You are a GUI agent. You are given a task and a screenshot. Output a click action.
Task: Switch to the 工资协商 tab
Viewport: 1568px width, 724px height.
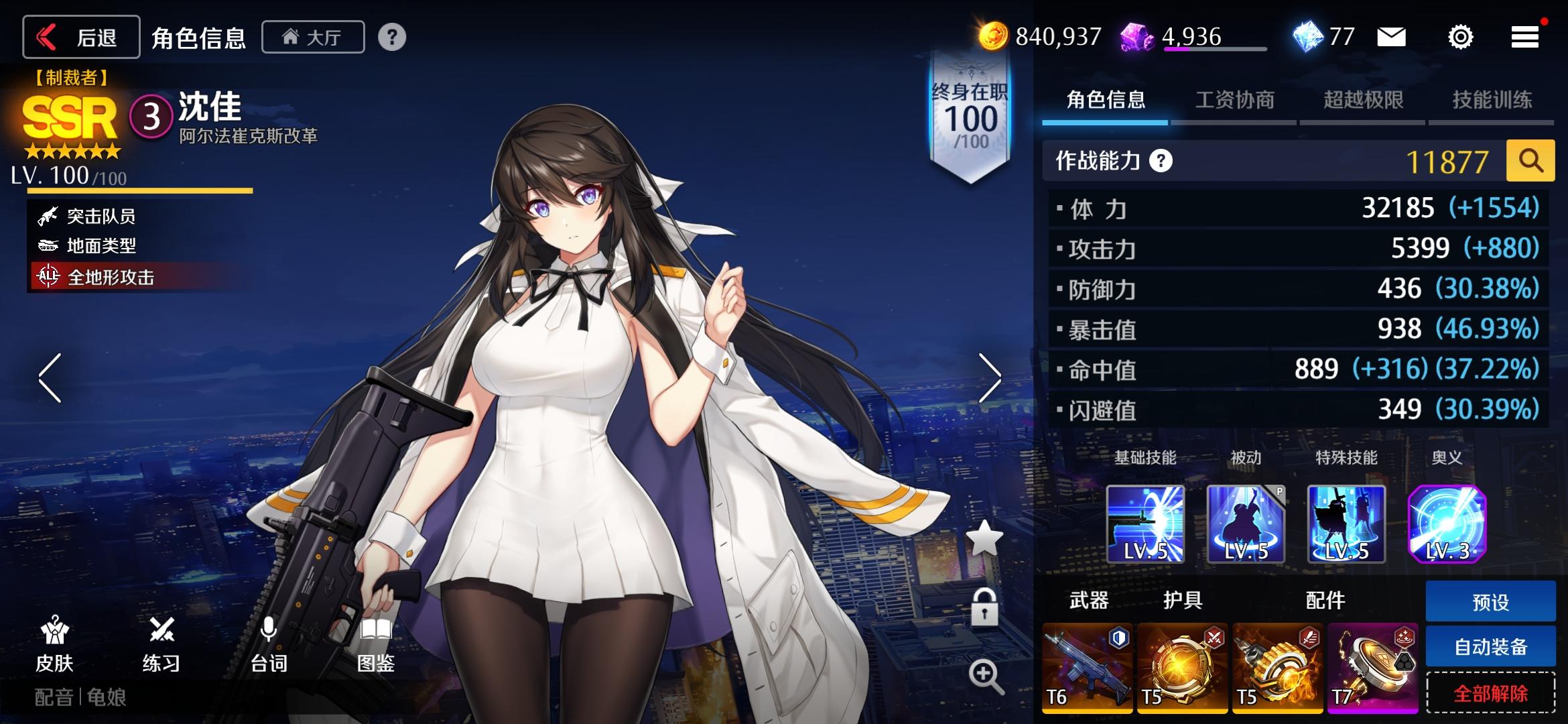[x=1236, y=99]
